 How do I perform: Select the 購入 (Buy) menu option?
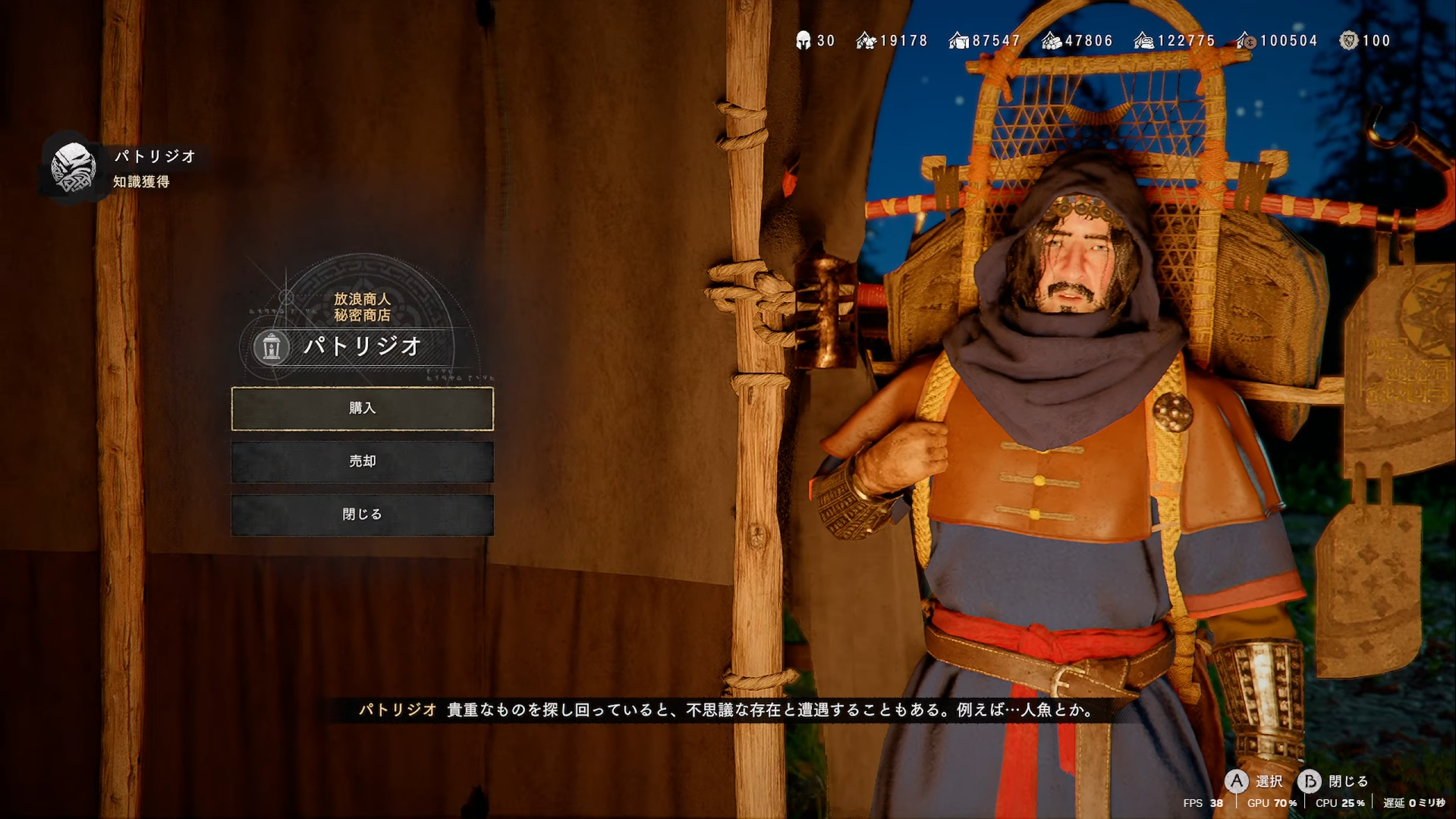tap(362, 408)
